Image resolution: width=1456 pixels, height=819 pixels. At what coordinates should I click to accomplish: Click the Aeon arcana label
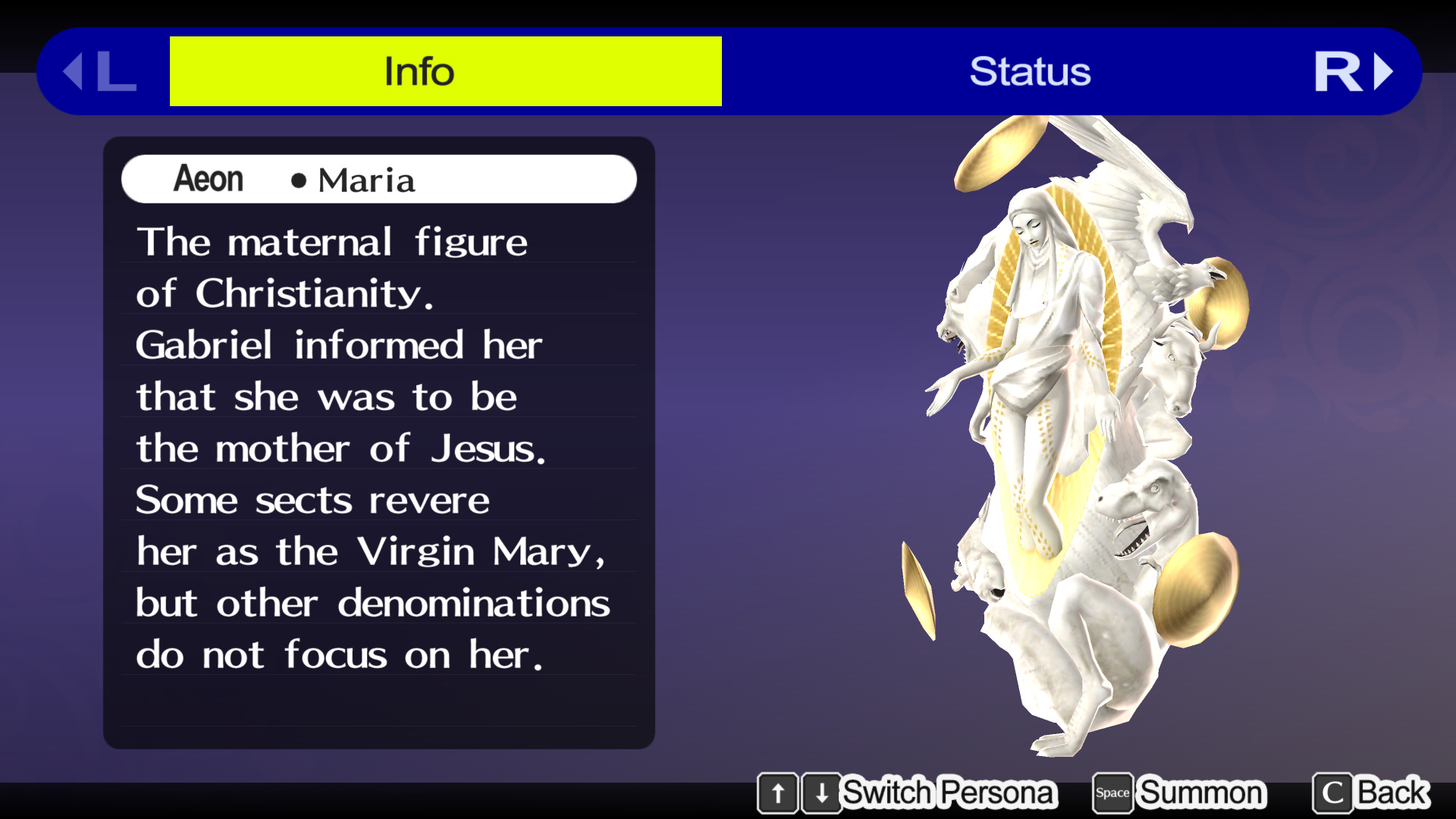208,179
